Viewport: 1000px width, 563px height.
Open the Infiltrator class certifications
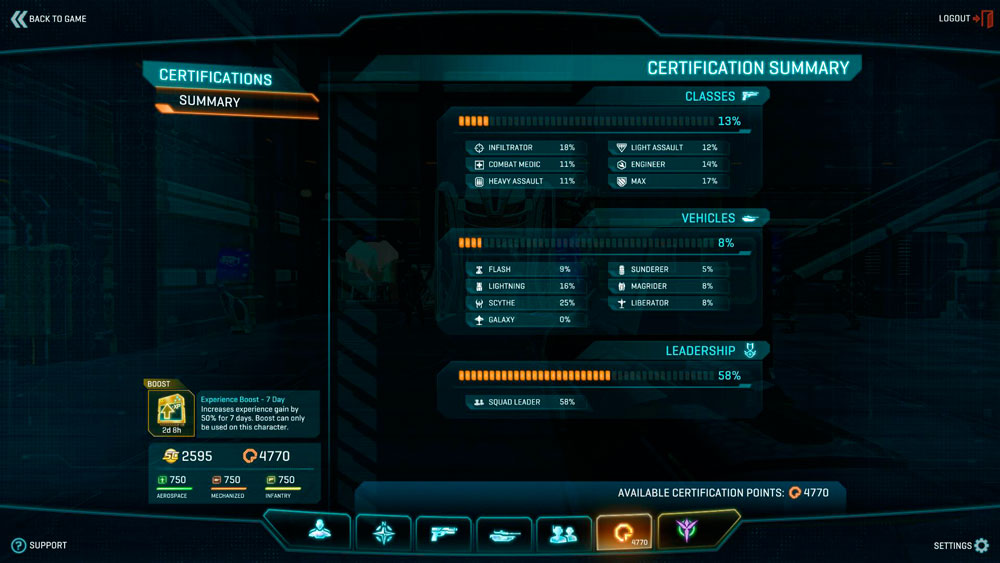522,148
